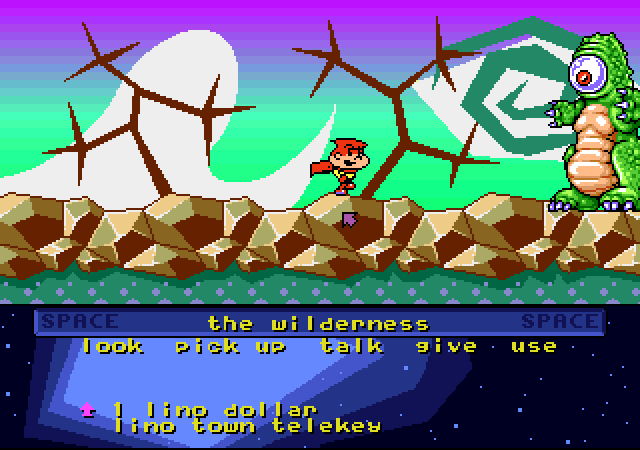
Task: Select the 1 lino dollar inventory item
Action: (214, 409)
